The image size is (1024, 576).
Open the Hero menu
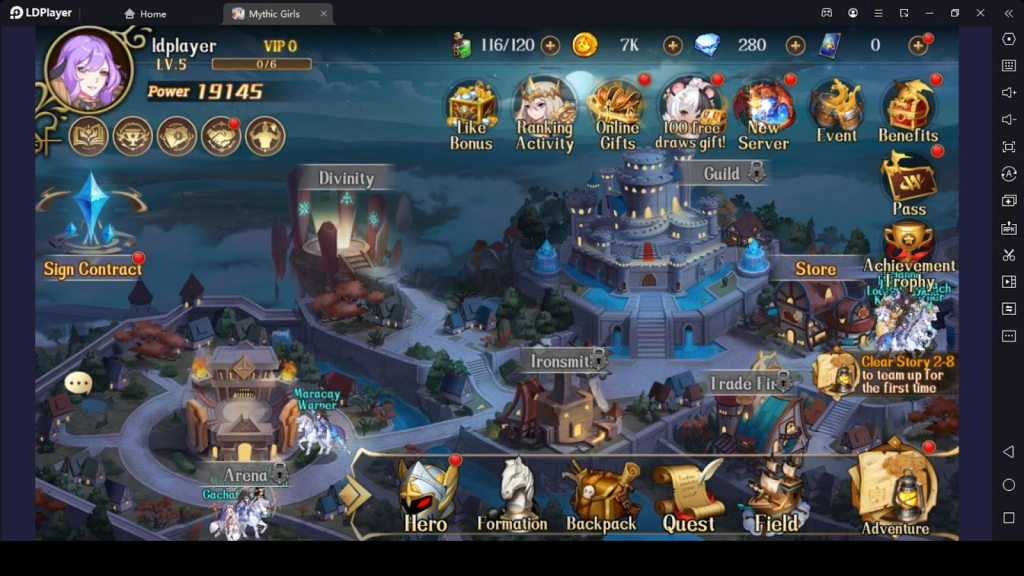click(427, 494)
